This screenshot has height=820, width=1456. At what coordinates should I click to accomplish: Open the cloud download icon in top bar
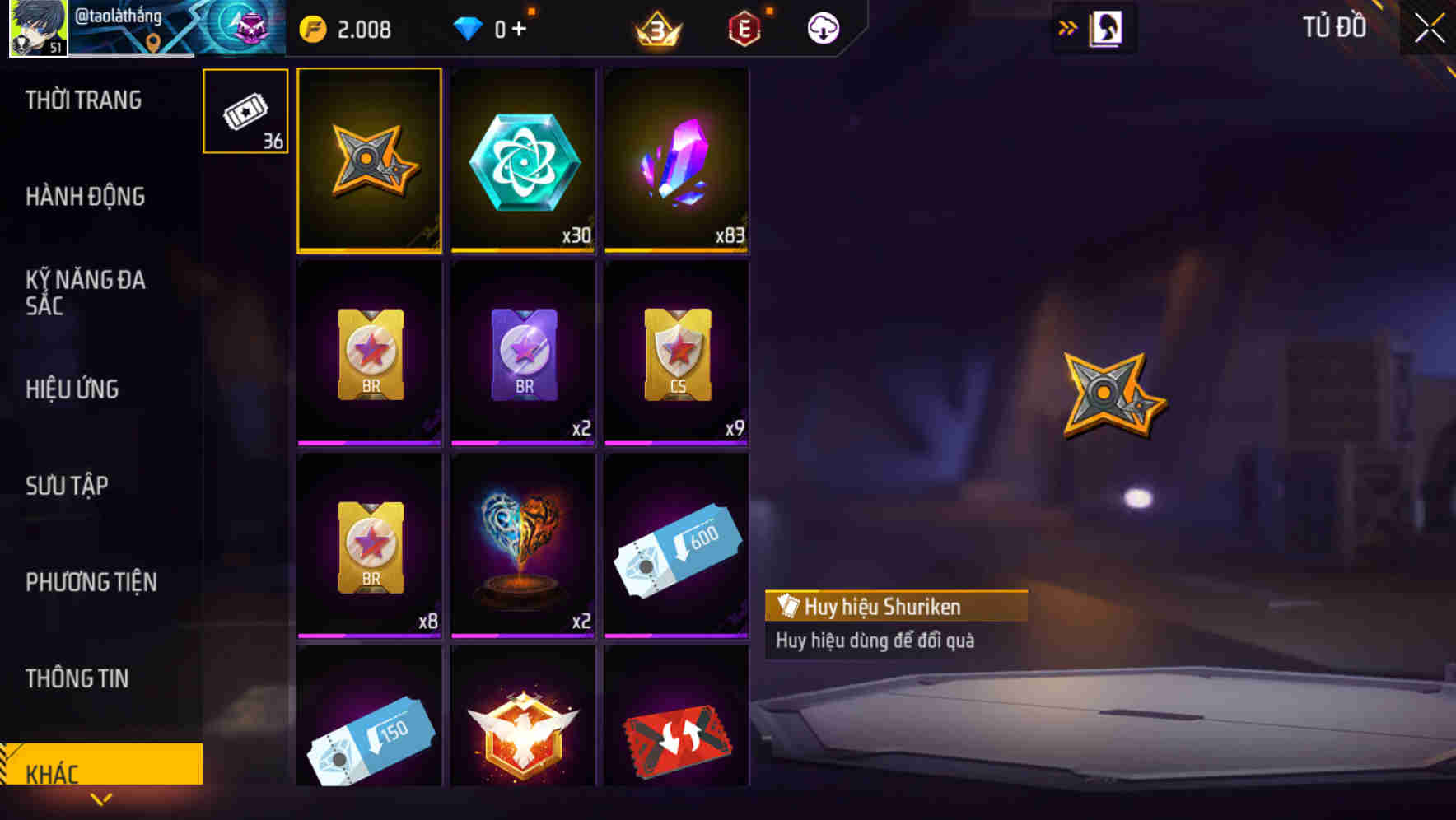pyautogui.click(x=821, y=27)
